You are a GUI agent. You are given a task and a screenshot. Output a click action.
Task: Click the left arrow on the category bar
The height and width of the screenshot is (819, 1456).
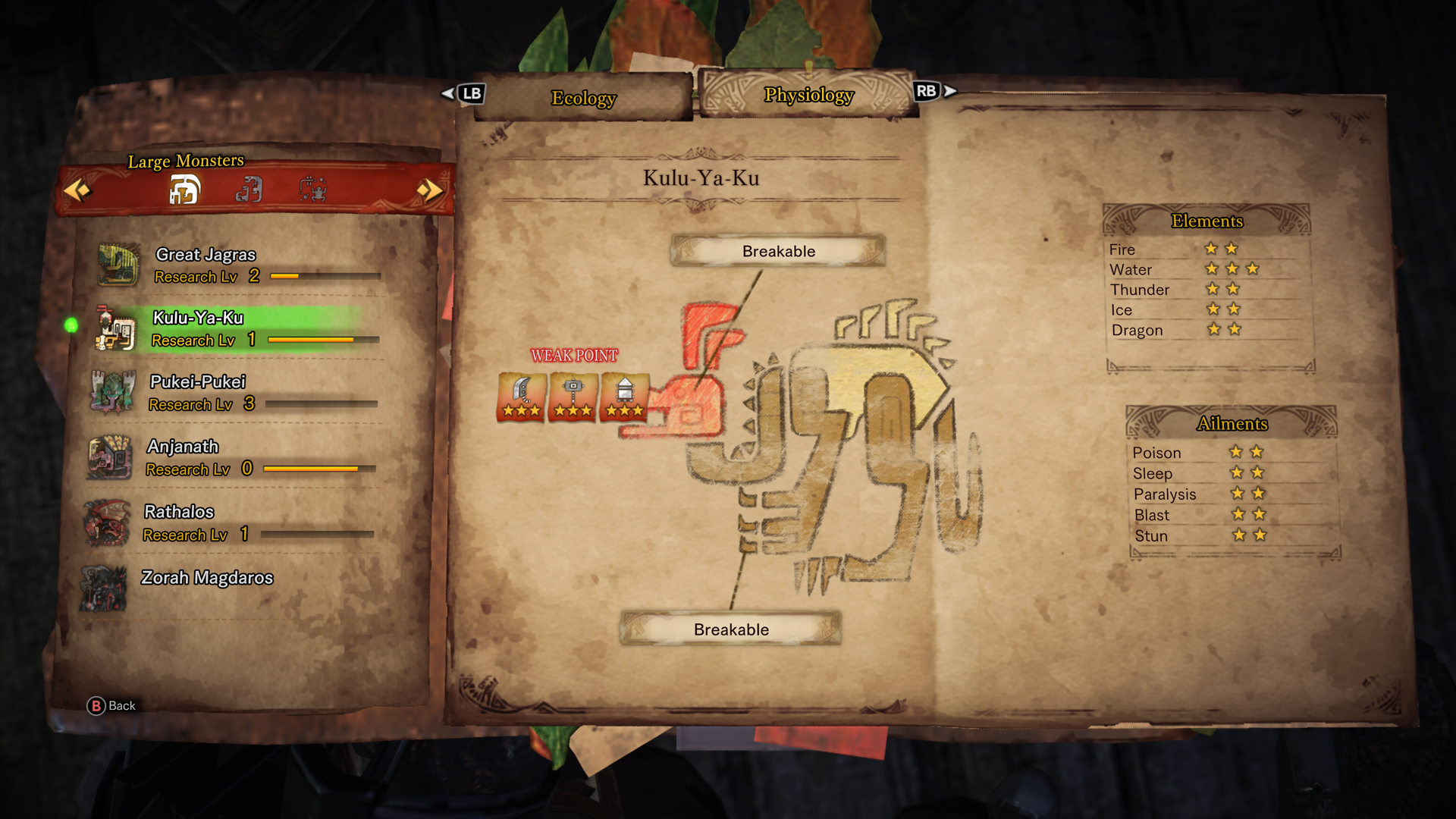77,190
